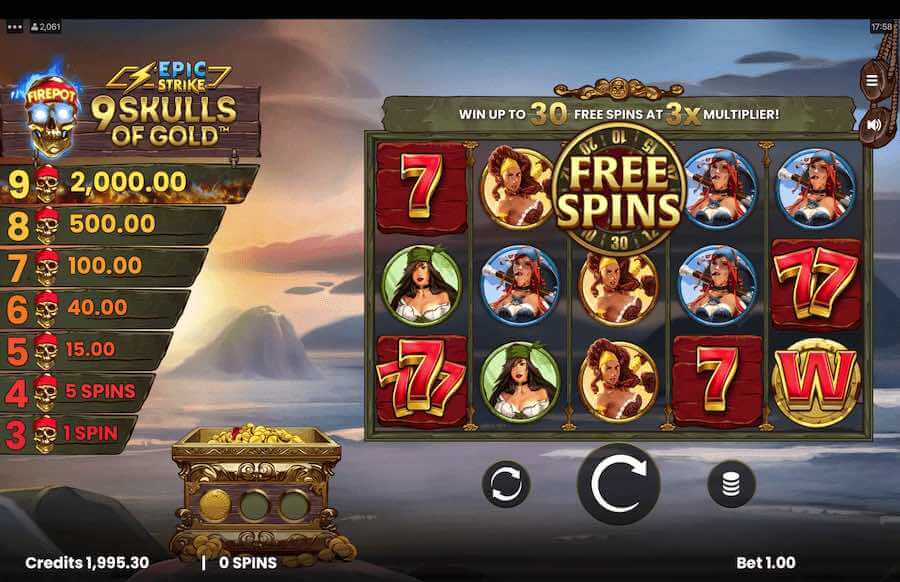This screenshot has height=582, width=900.
Task: Open the hamburger menu
Action: point(873,81)
